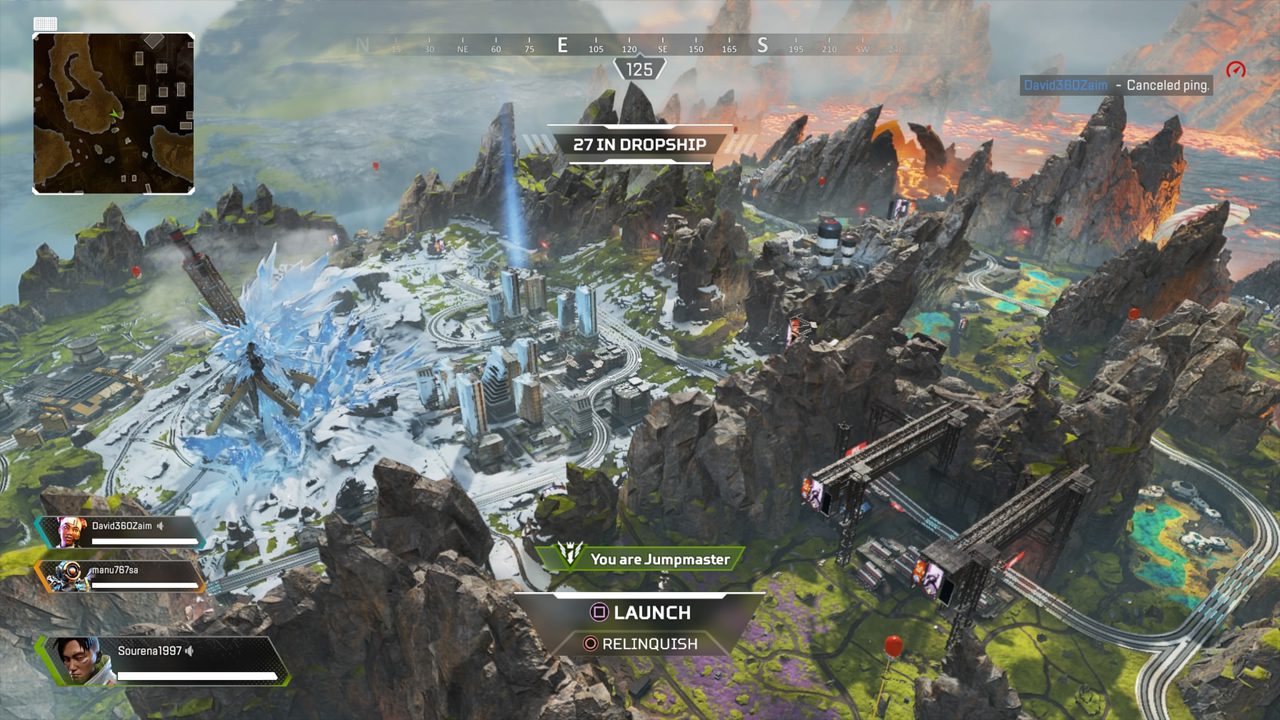Click the Launch button
This screenshot has width=1280, height=720.
(640, 612)
